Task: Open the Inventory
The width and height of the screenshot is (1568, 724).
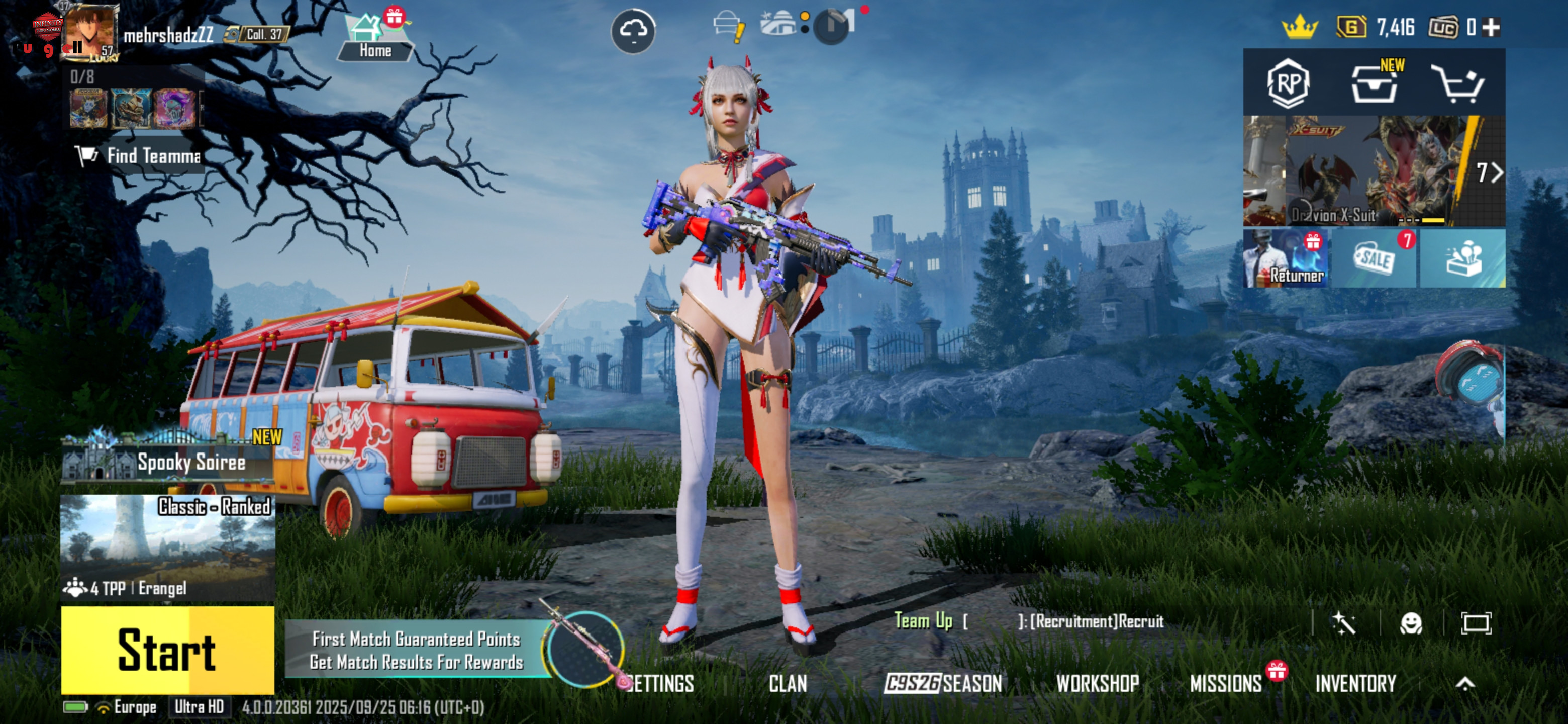Action: 1355,684
